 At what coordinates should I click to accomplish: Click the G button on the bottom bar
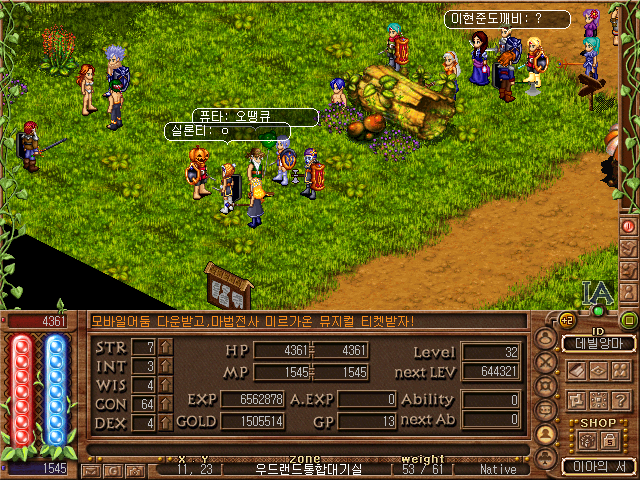point(110,468)
